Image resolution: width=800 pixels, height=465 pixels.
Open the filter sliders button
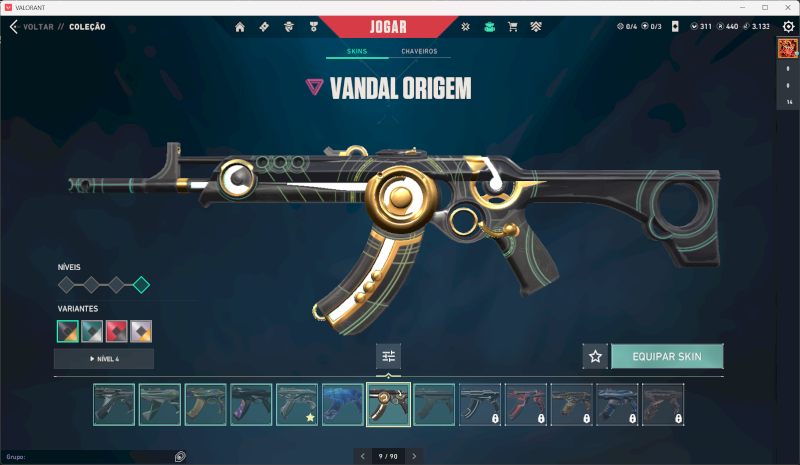click(x=389, y=356)
